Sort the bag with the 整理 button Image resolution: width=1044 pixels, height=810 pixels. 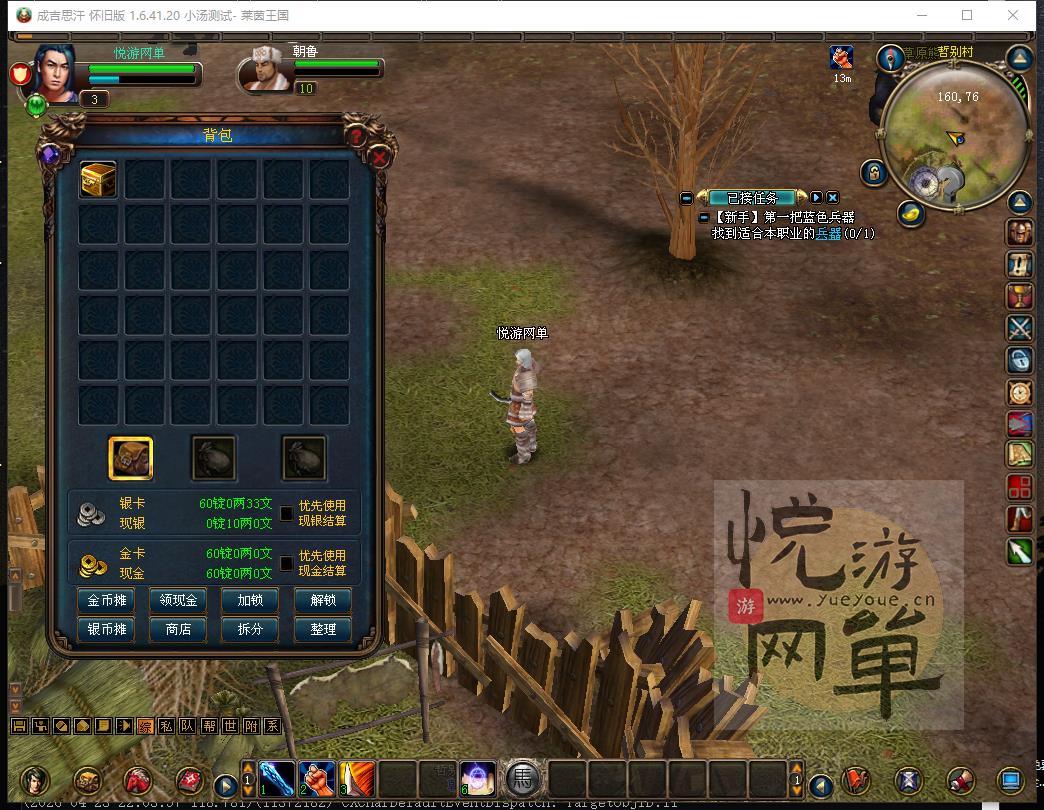pyautogui.click(x=322, y=629)
